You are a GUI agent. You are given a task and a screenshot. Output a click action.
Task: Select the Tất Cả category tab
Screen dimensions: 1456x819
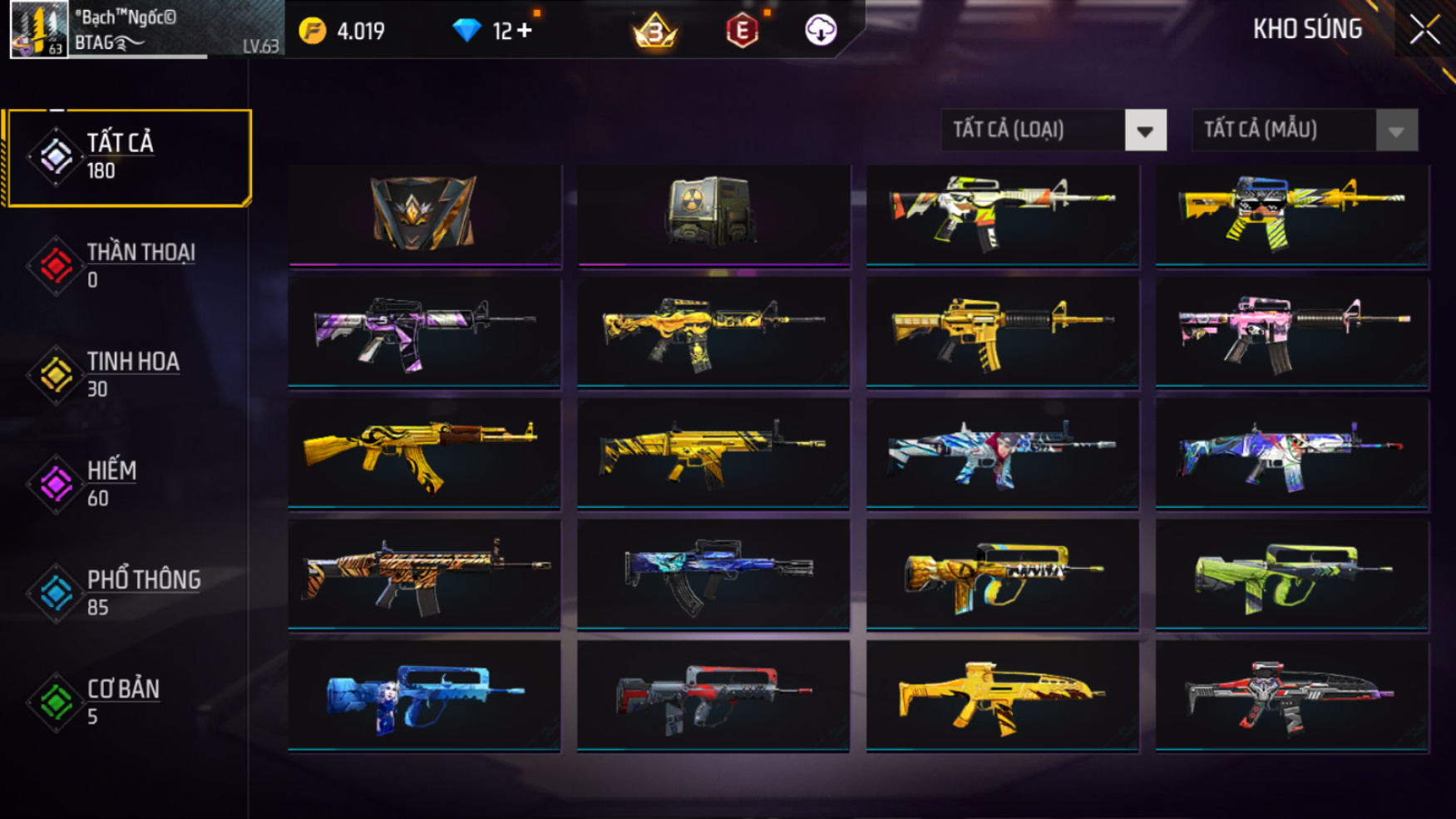(x=128, y=157)
